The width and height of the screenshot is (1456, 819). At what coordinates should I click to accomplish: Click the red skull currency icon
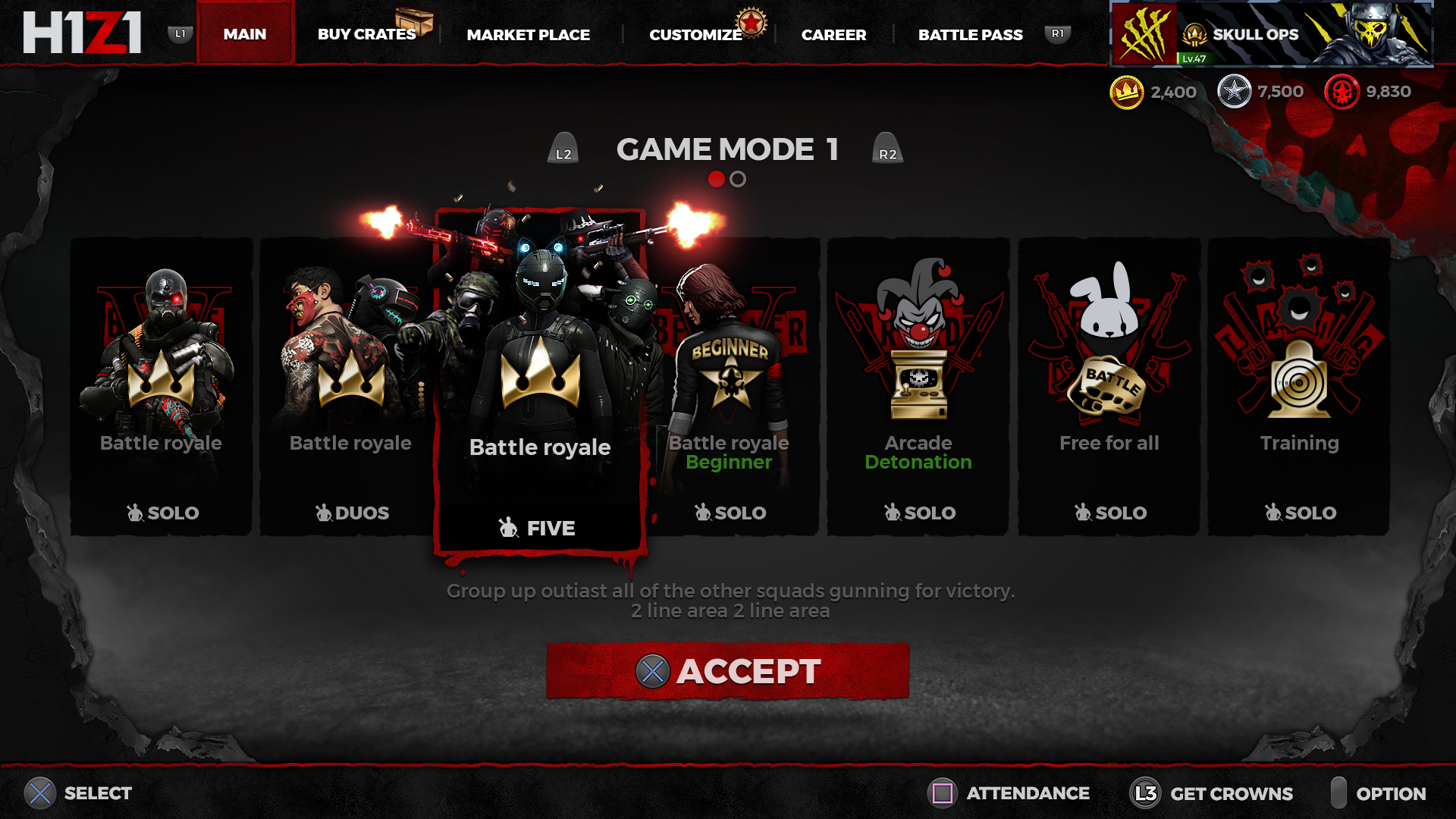pyautogui.click(x=1344, y=90)
